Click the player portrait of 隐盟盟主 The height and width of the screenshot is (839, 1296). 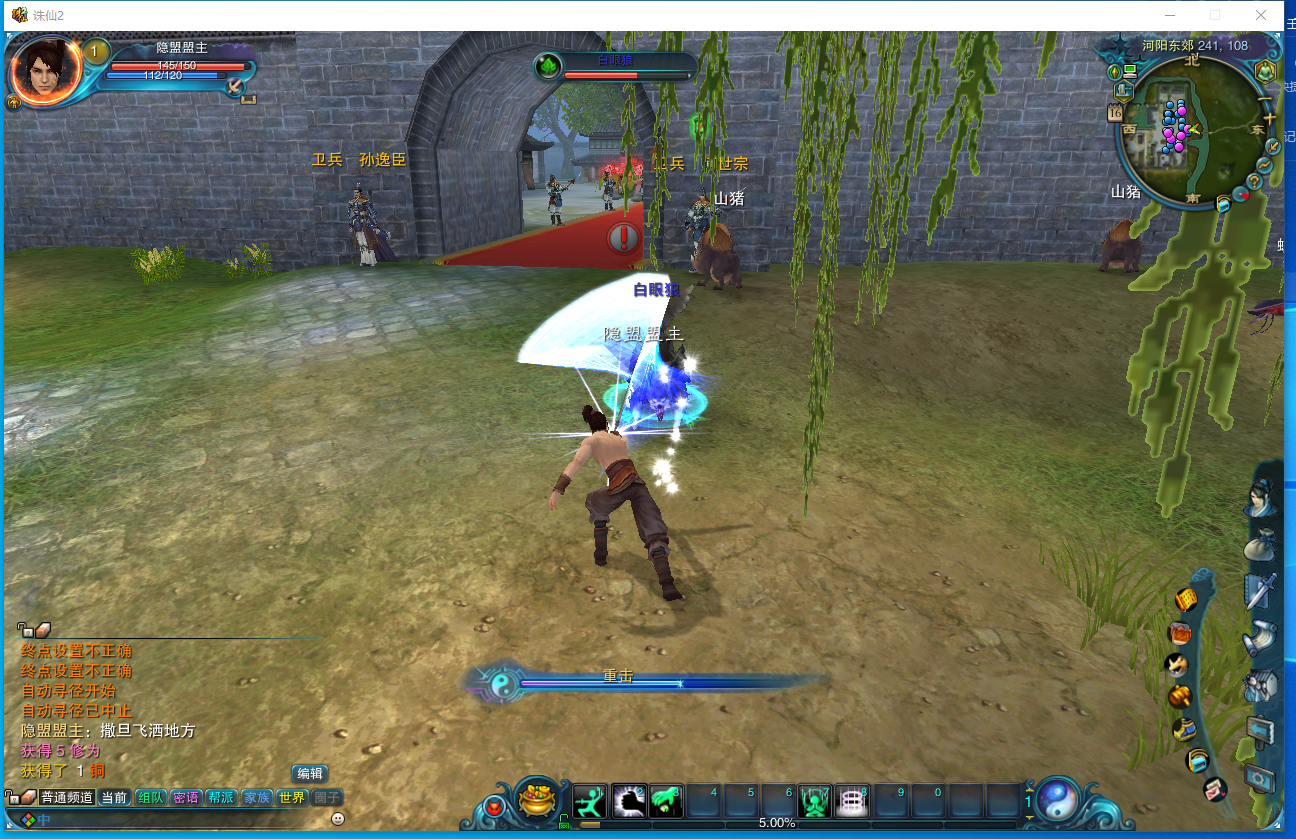point(44,68)
